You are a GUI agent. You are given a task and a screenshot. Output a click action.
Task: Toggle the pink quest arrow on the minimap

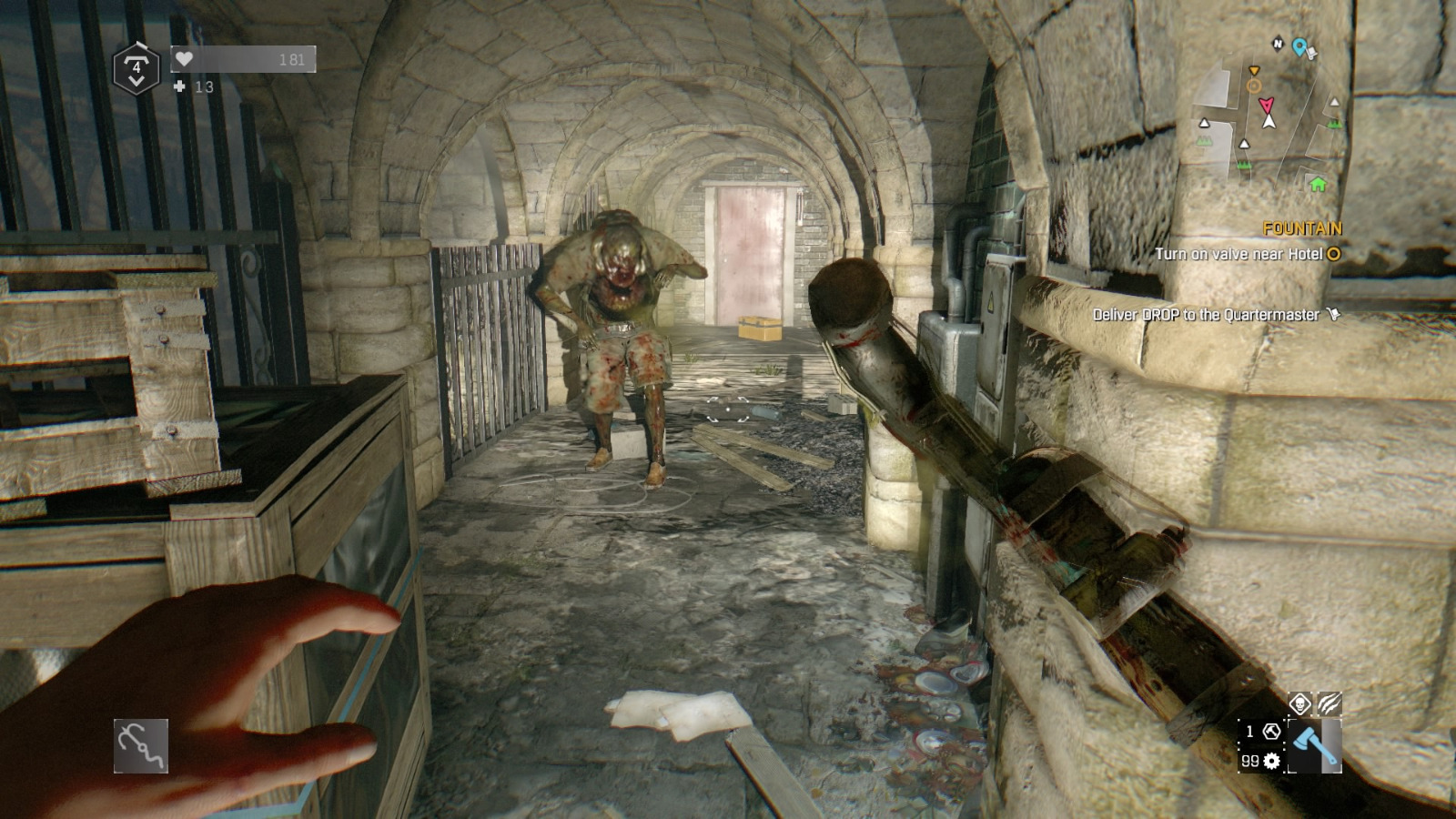[x=1267, y=106]
